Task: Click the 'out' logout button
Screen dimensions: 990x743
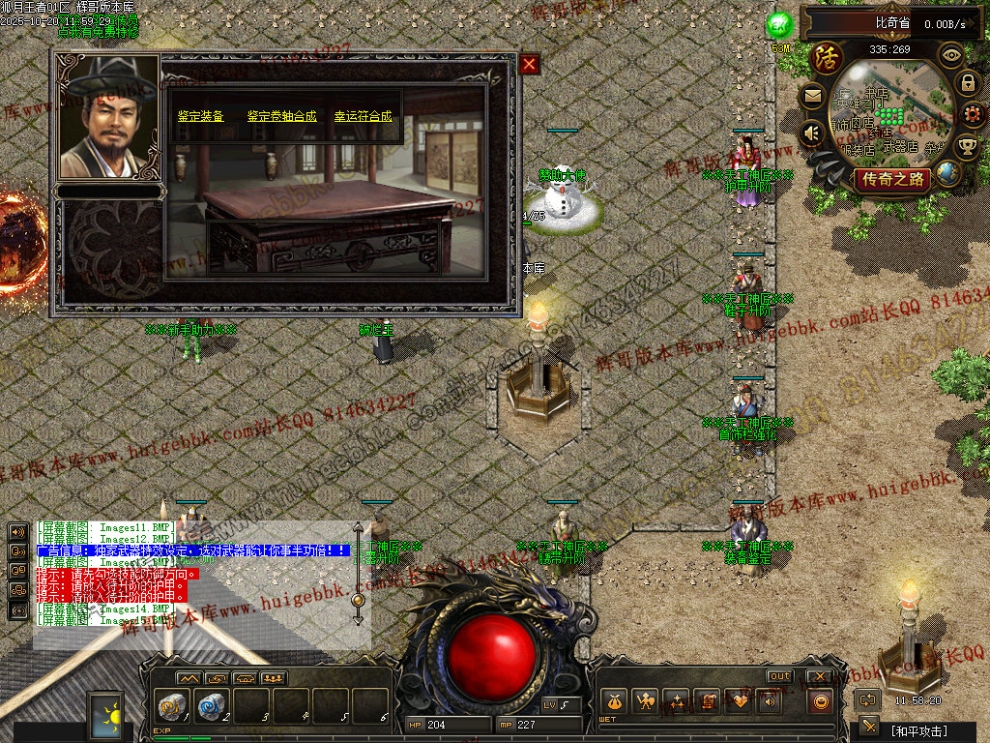Action: [779, 677]
